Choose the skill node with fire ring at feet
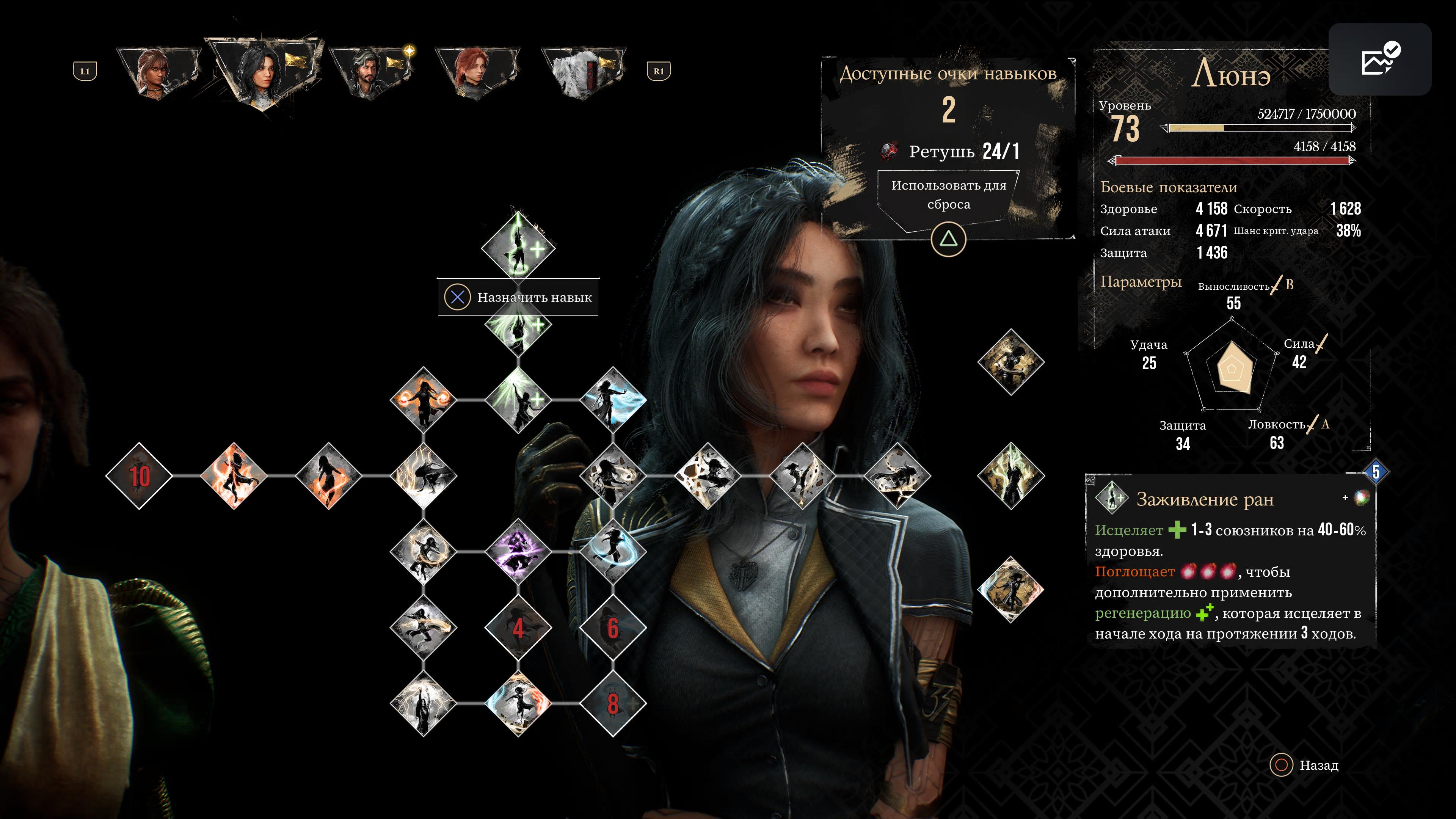1456x819 pixels. tap(328, 476)
